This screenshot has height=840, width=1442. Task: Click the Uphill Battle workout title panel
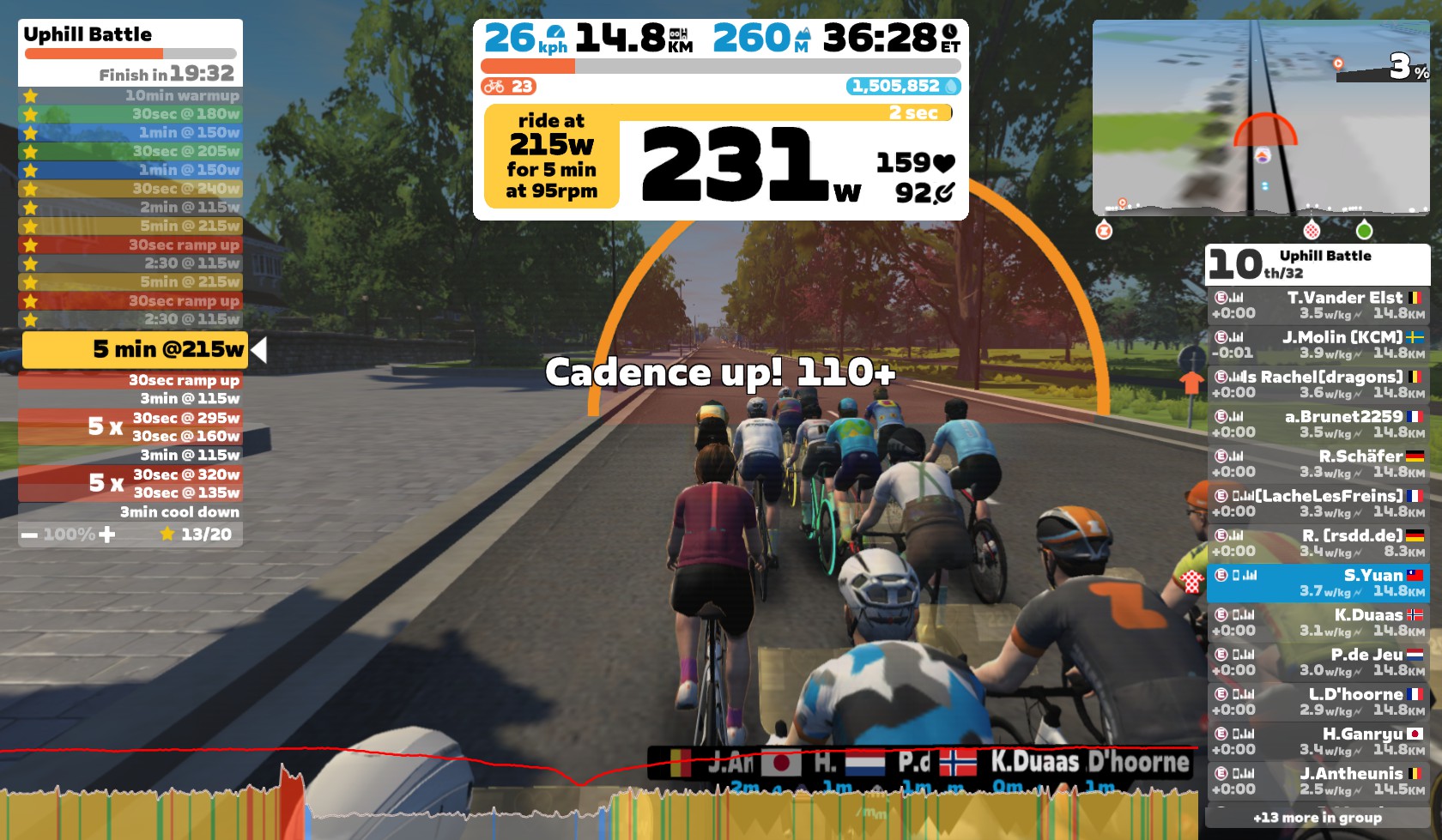click(130, 51)
